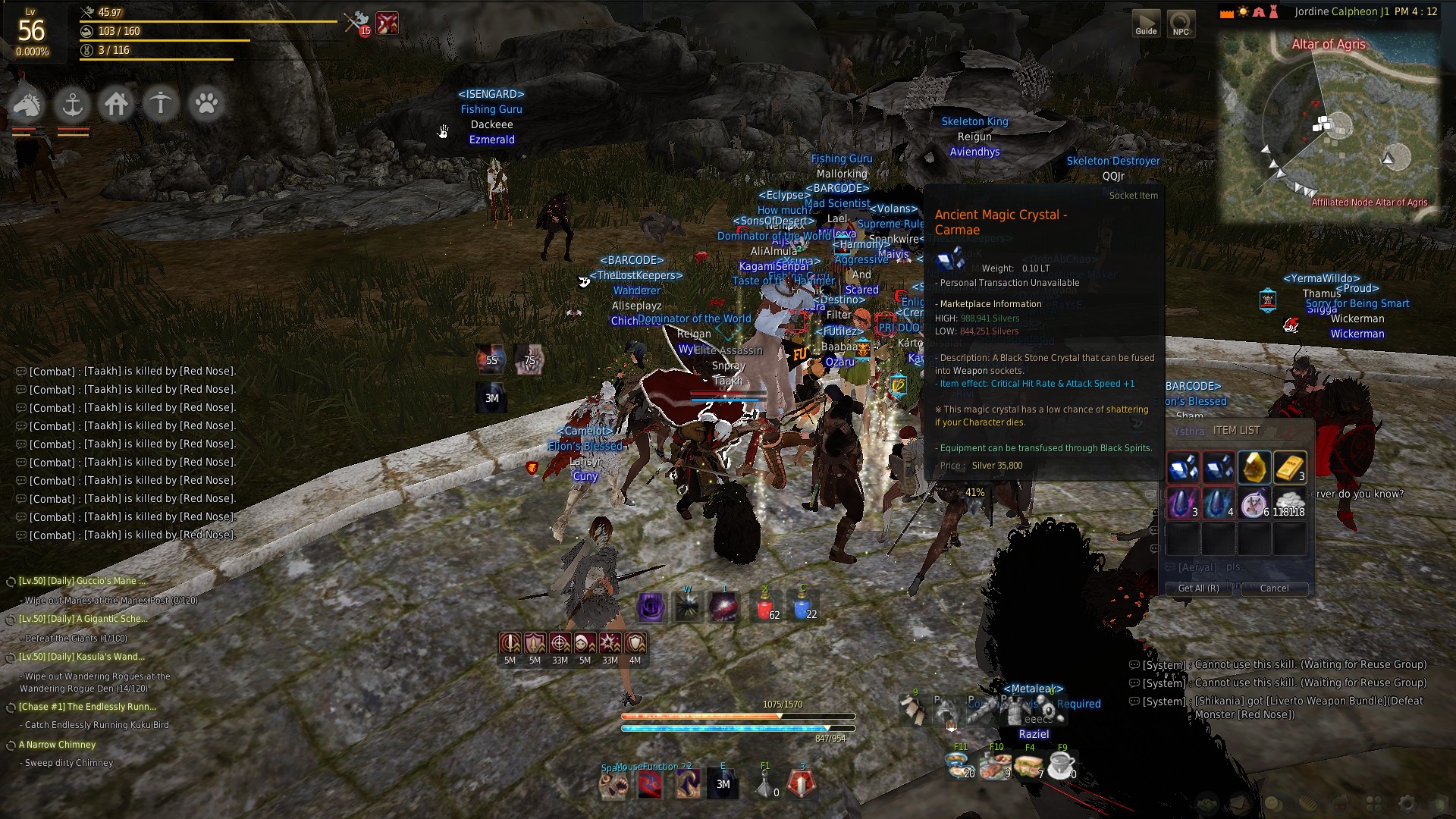1456x819 pixels.
Task: Use the blue MP potion slot
Action: pos(803,607)
